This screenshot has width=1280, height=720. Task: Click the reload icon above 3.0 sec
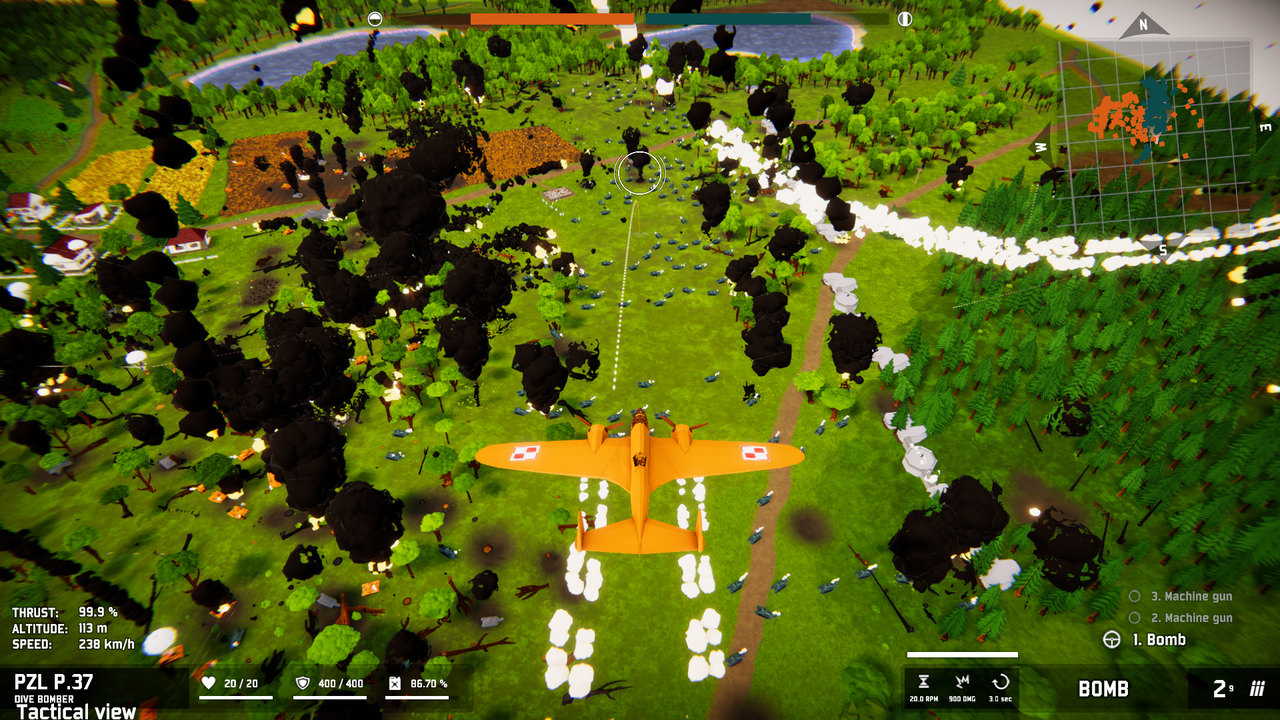tap(1003, 681)
